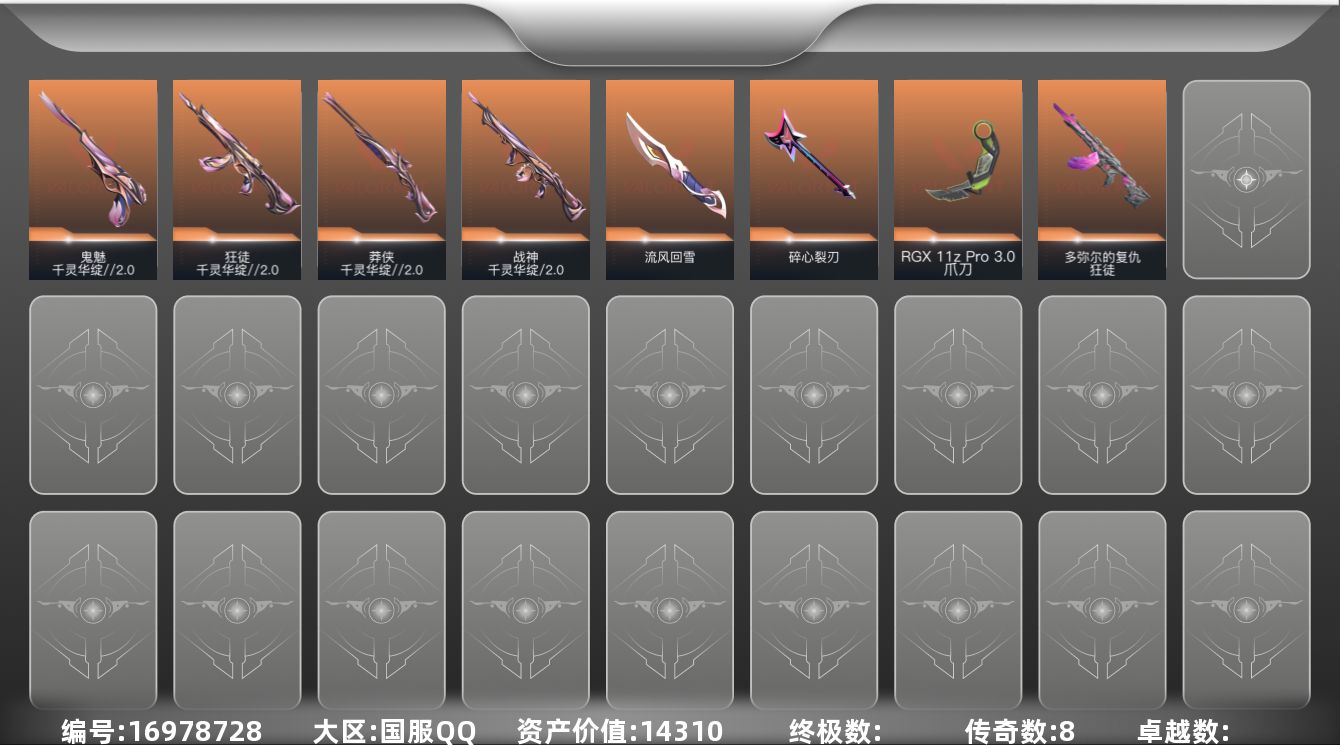Click the dark banner tab at top center

[670, 30]
